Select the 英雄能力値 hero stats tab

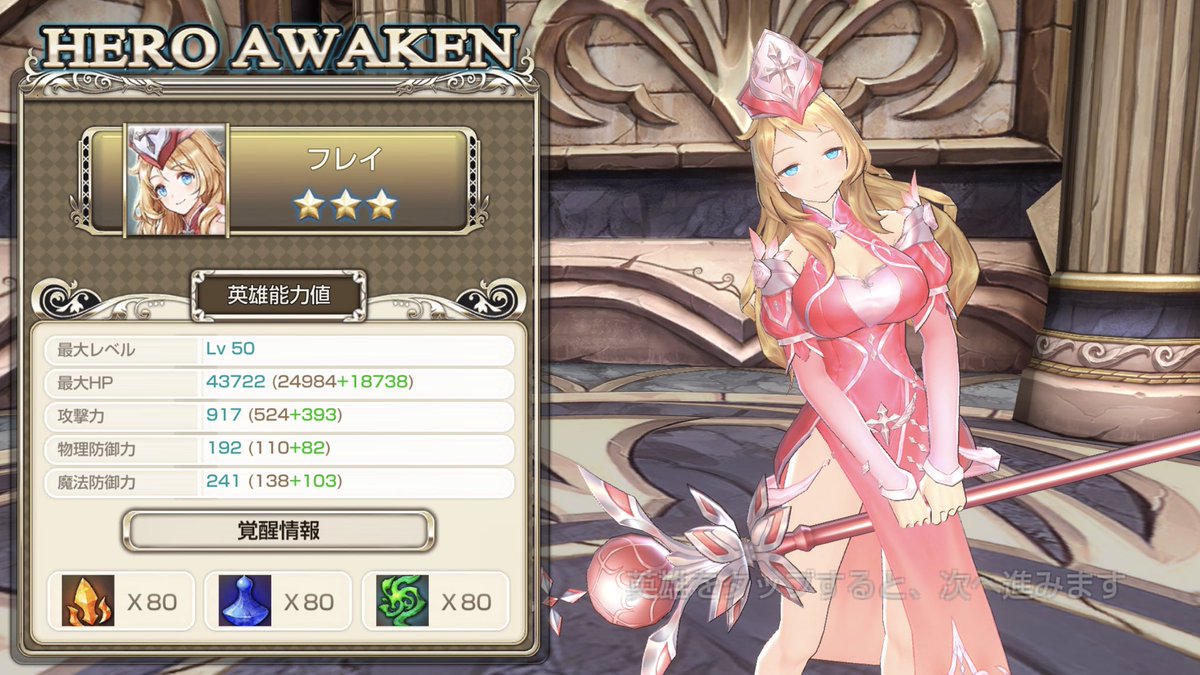point(279,294)
